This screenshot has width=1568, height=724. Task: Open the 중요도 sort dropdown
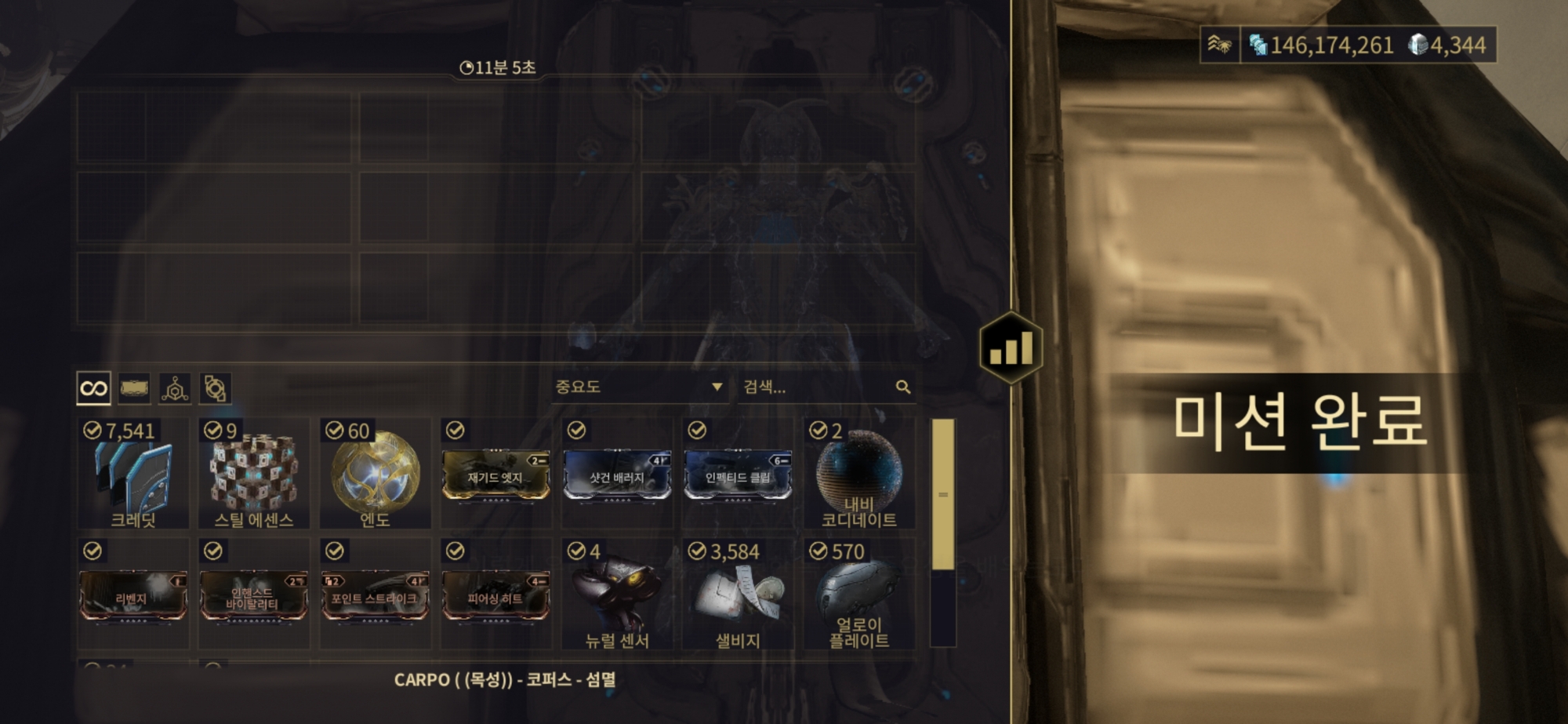(638, 387)
